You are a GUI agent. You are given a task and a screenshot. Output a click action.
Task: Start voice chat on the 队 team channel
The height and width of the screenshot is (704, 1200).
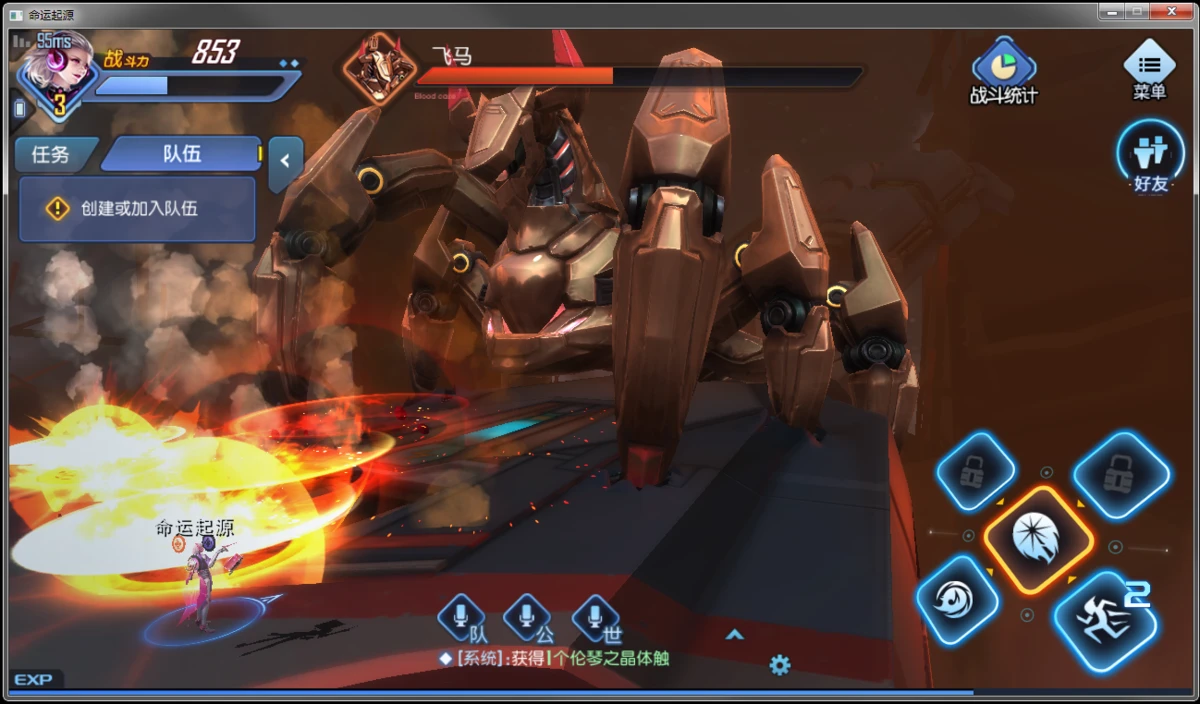(x=462, y=618)
